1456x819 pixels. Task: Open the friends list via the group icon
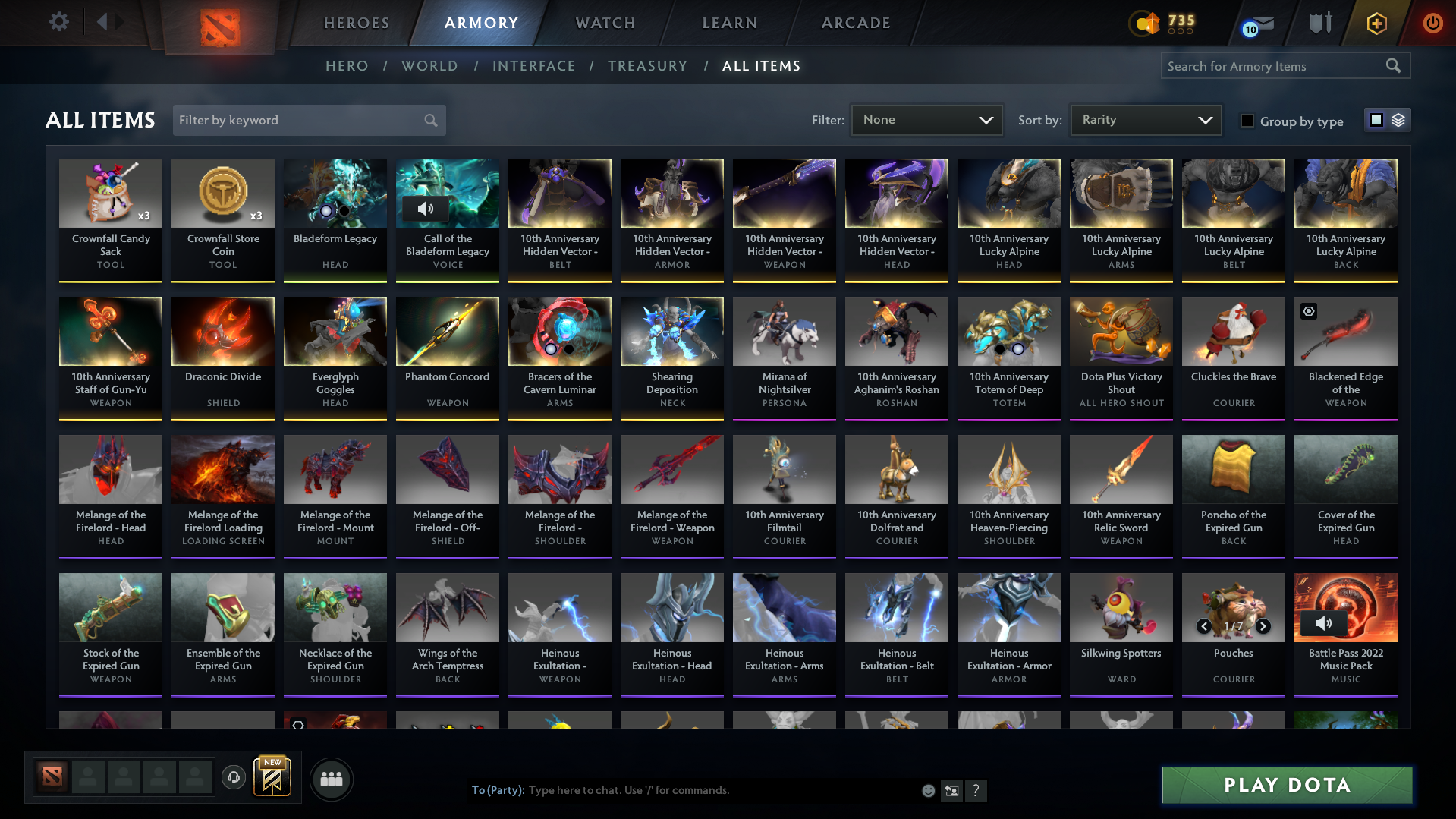coord(330,779)
